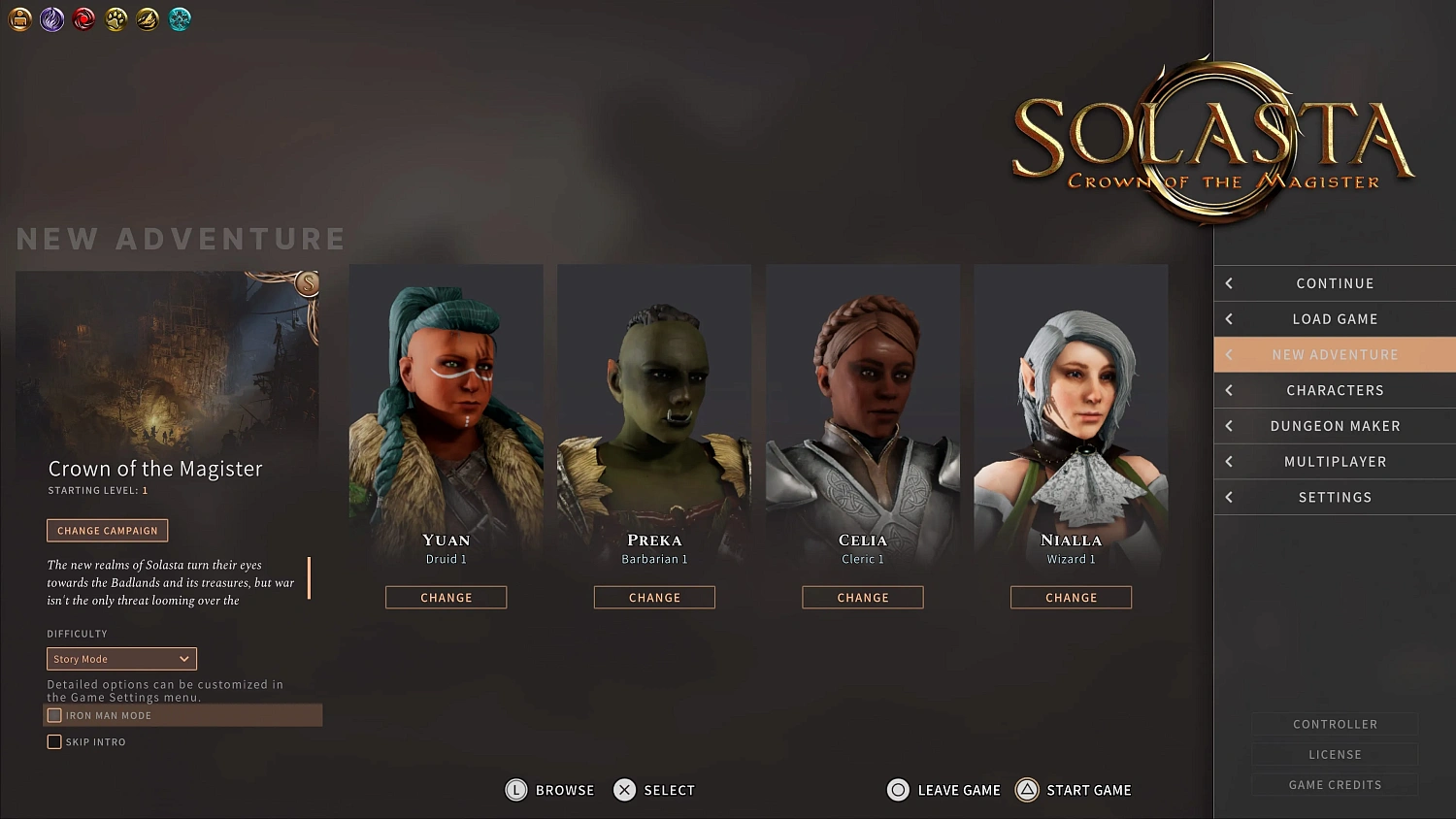Click the Browse controller button icon at bottom

tap(515, 790)
